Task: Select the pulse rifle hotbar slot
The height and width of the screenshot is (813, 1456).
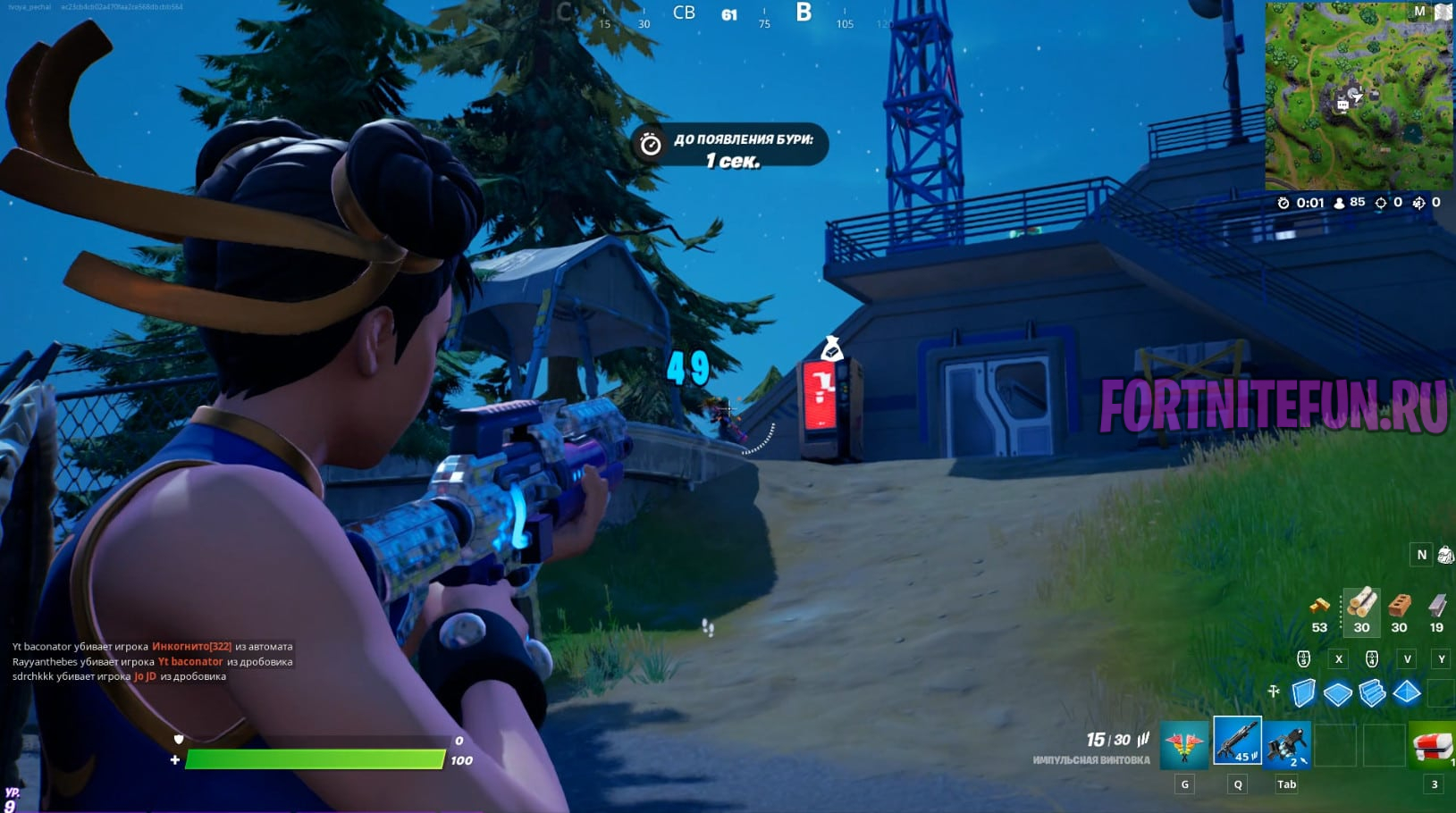Action: click(1237, 741)
